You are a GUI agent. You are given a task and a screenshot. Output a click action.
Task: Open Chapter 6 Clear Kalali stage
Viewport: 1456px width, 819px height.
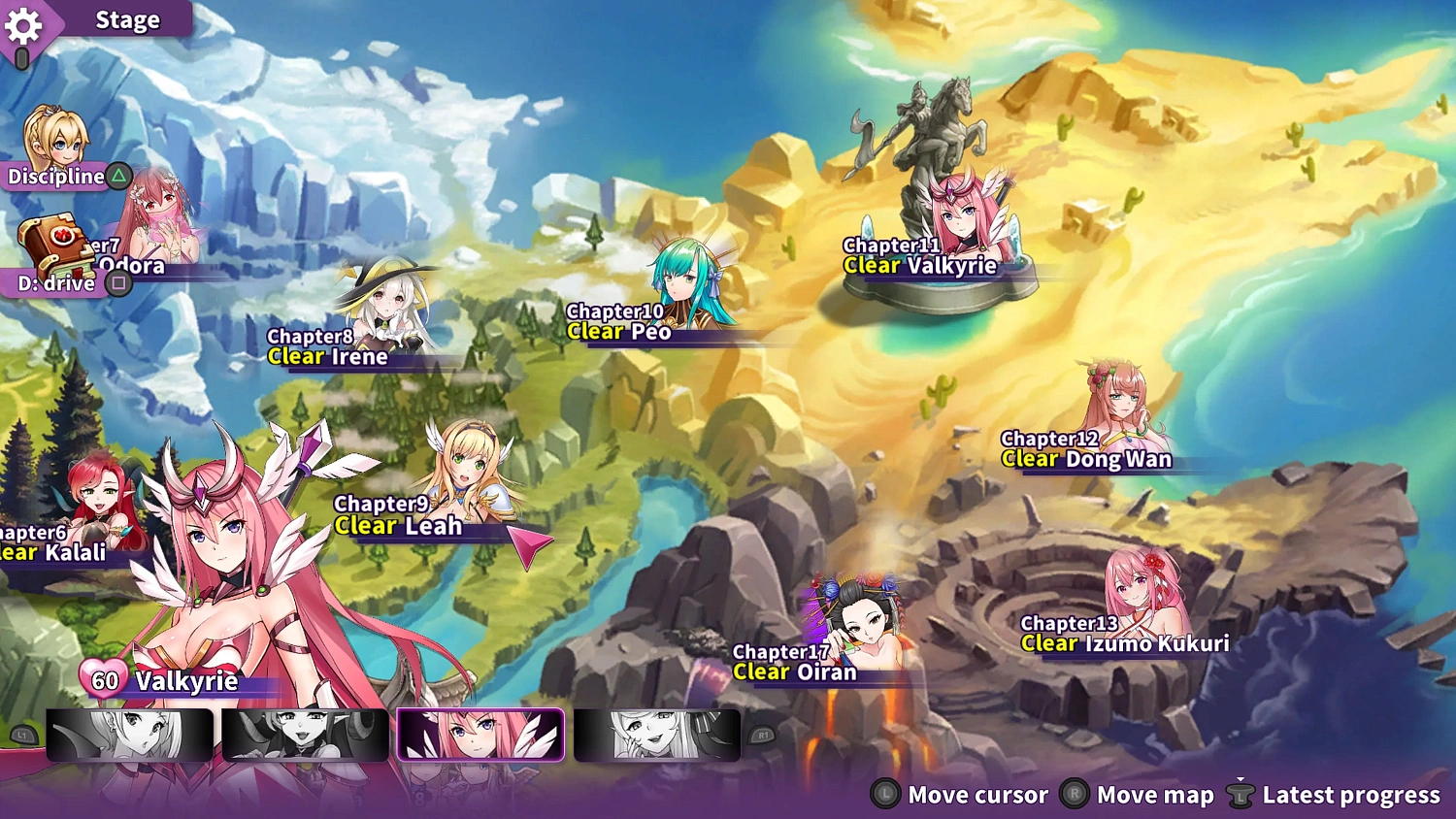click(x=97, y=495)
